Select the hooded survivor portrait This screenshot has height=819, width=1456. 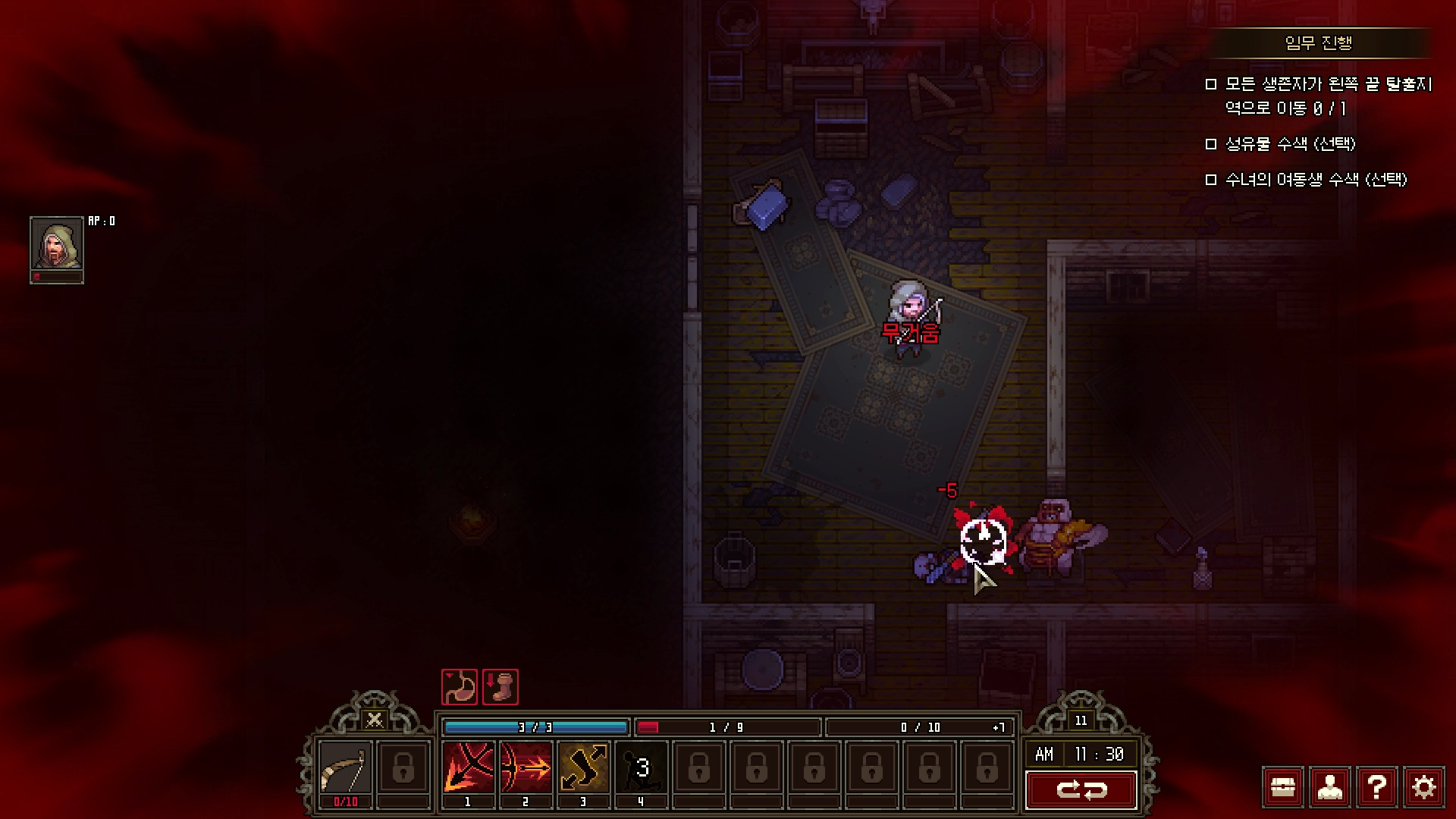coord(57,243)
